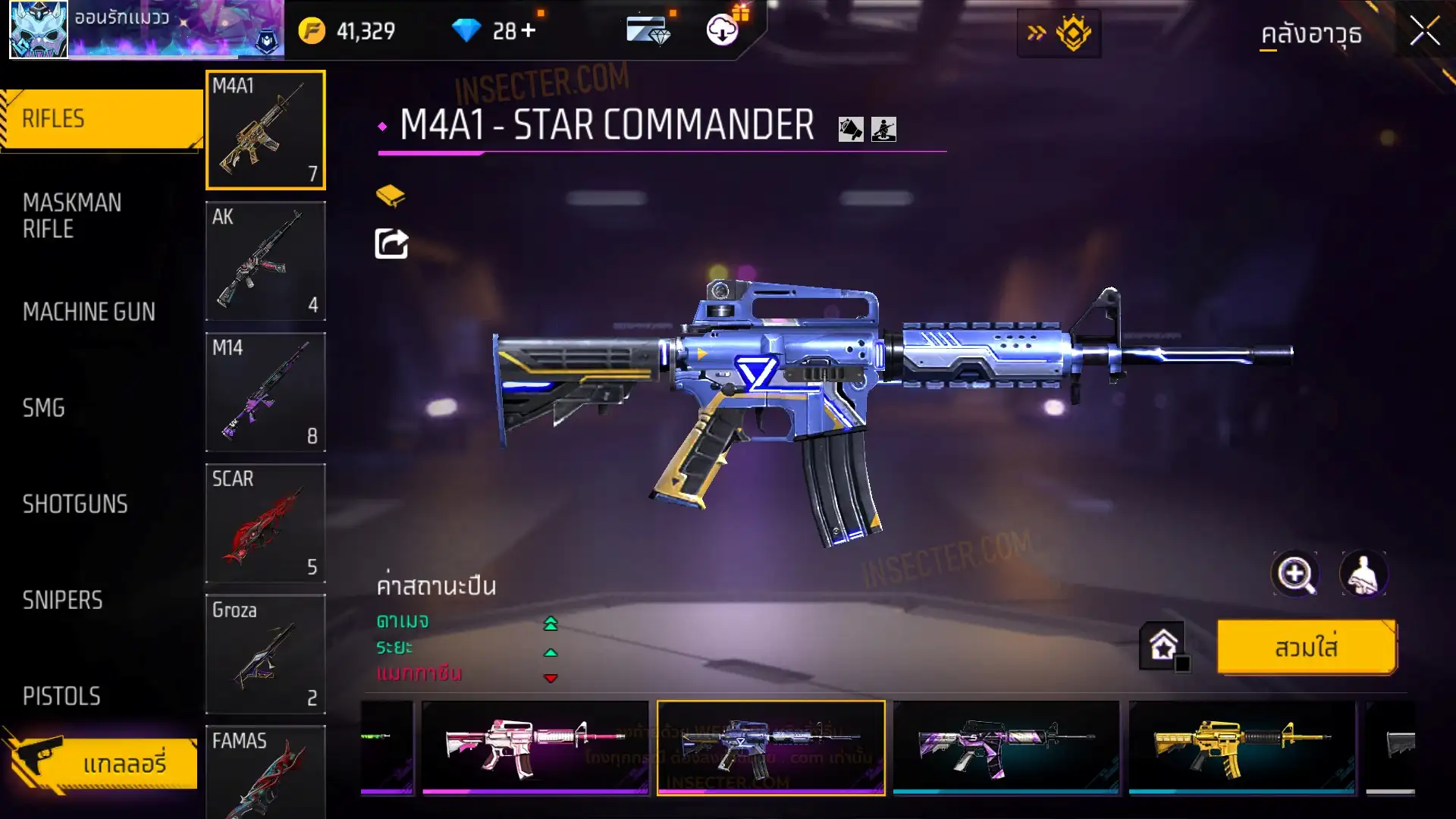Choose the gold M4A1 skin thumbnail

1241,747
